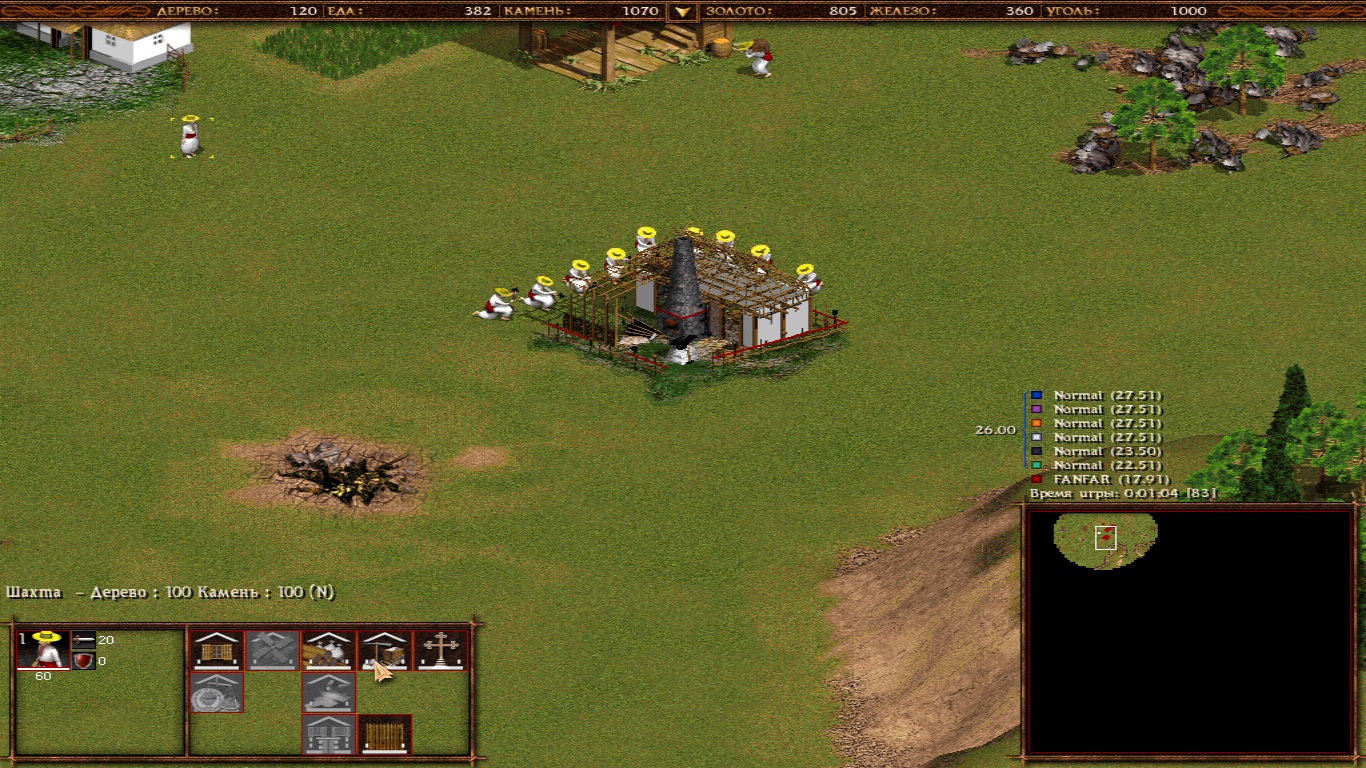The width and height of the screenshot is (1366, 768).
Task: Select the greyed-out windmill build icon
Action: point(273,650)
